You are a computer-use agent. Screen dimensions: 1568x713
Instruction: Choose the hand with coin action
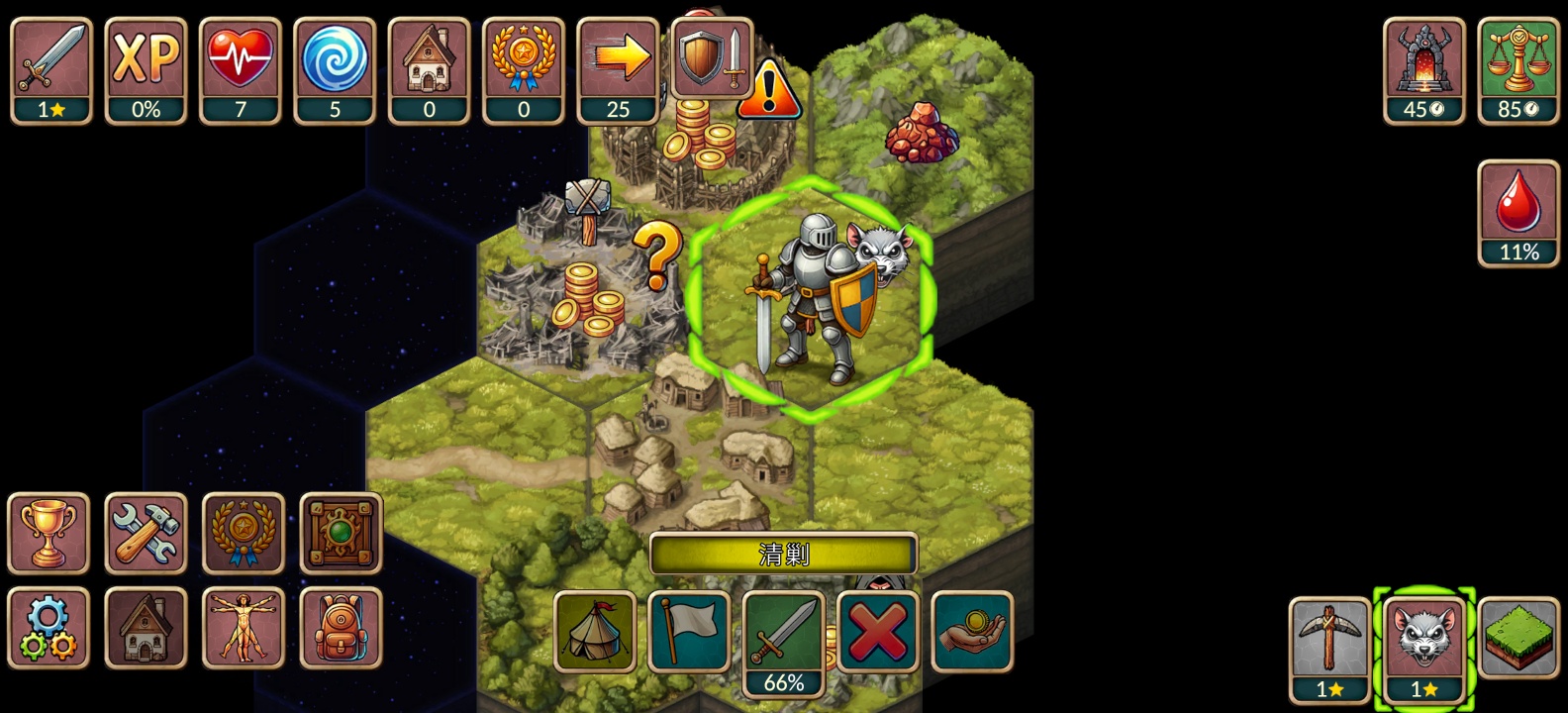972,632
